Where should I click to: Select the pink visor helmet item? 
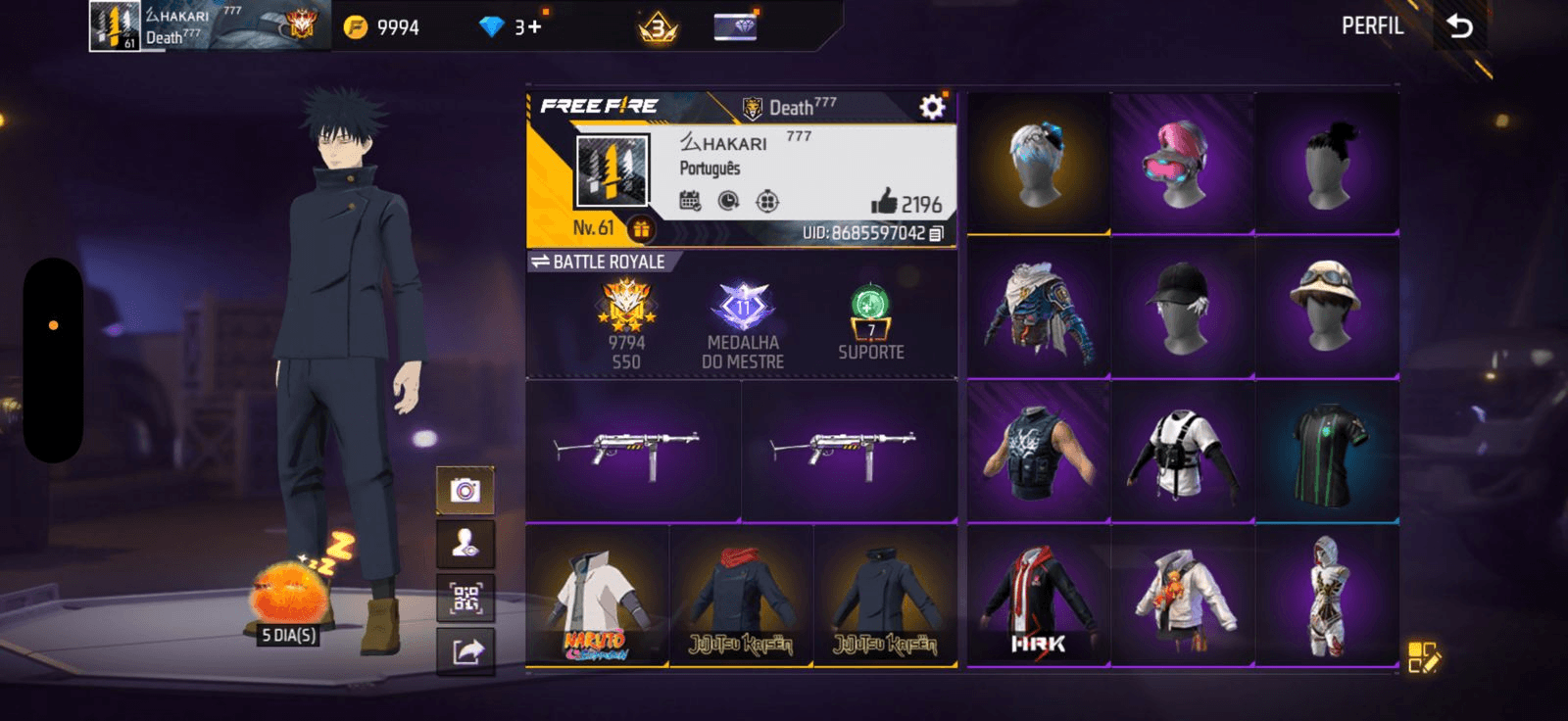(1182, 164)
